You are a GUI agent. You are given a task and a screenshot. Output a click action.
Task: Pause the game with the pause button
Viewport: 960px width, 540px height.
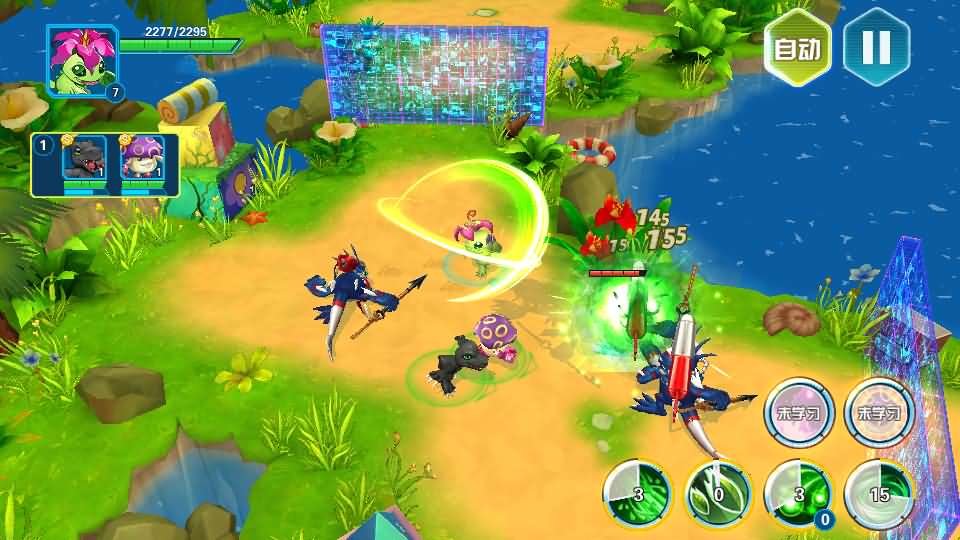[x=876, y=47]
